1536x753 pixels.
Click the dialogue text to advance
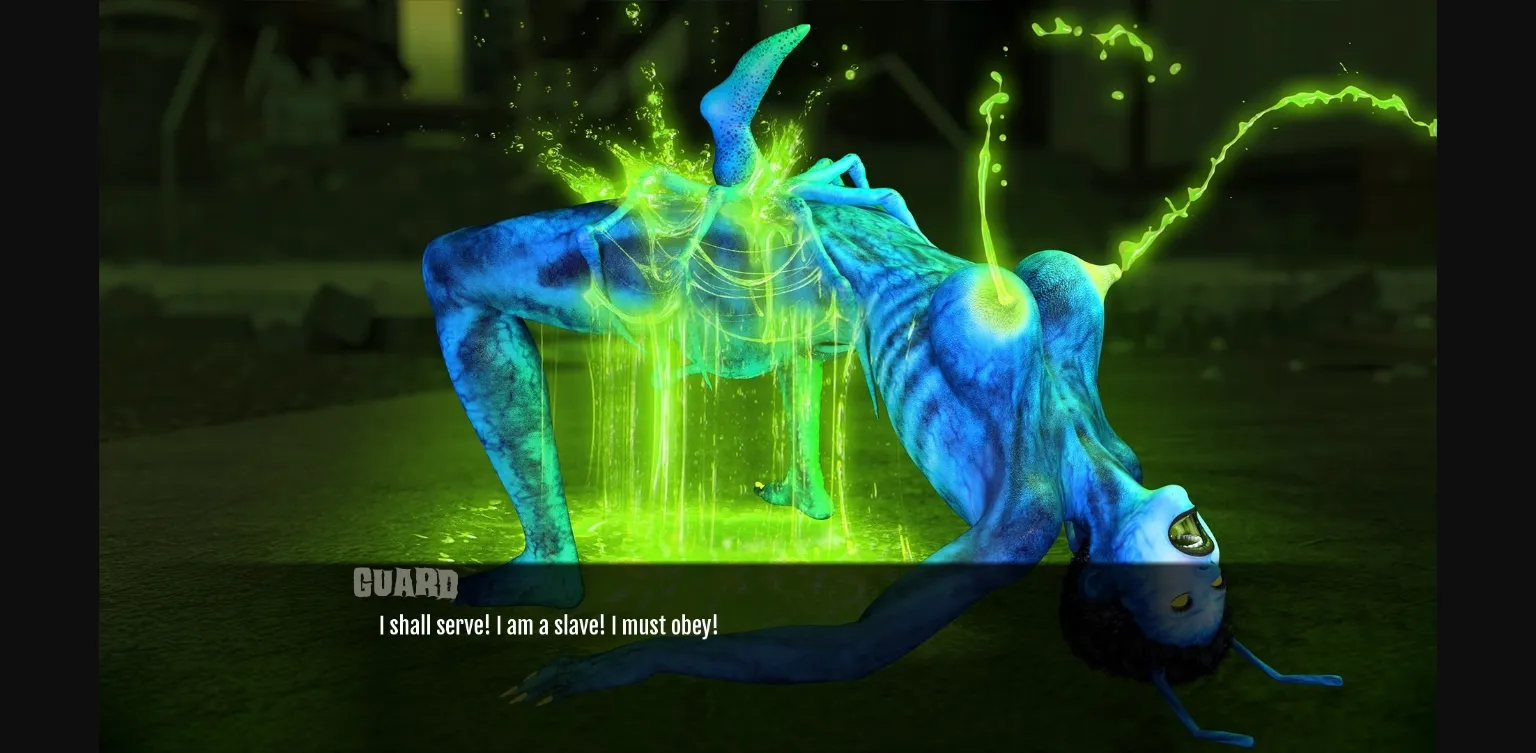(x=548, y=625)
